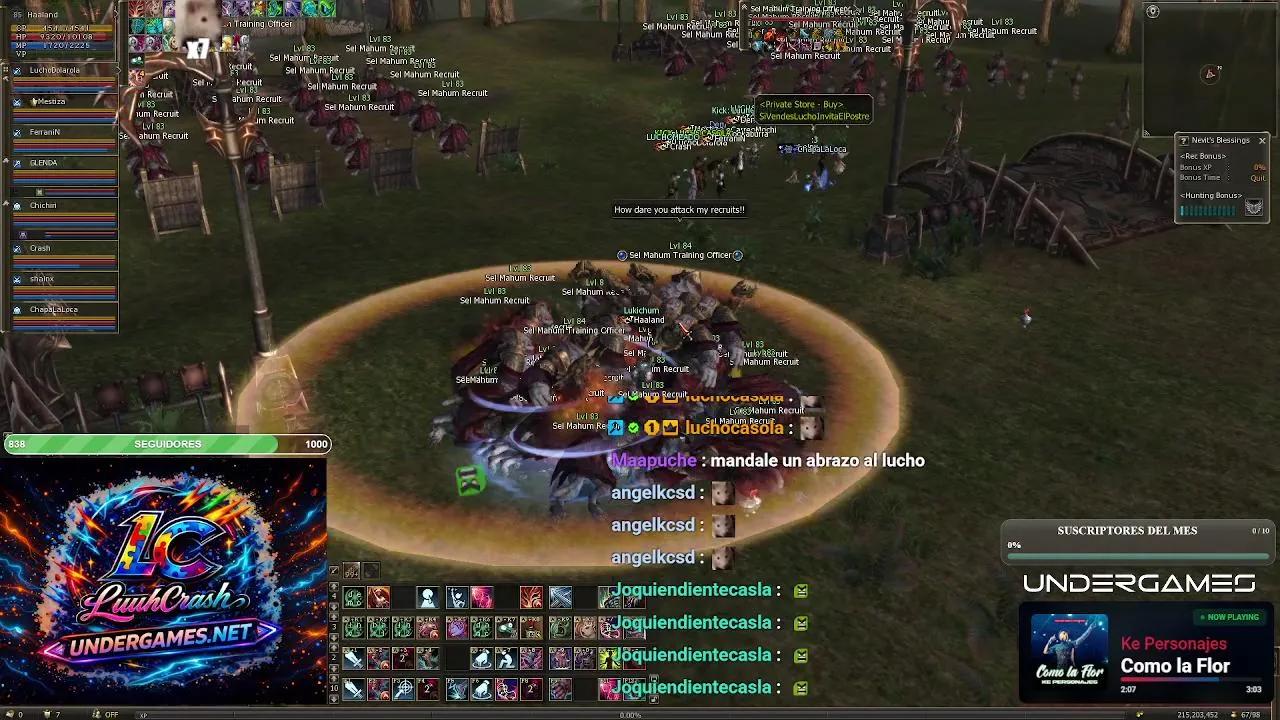Click the kneeling figure skill icon on hotbar row 2
1280x720 pixels.
pos(506,658)
